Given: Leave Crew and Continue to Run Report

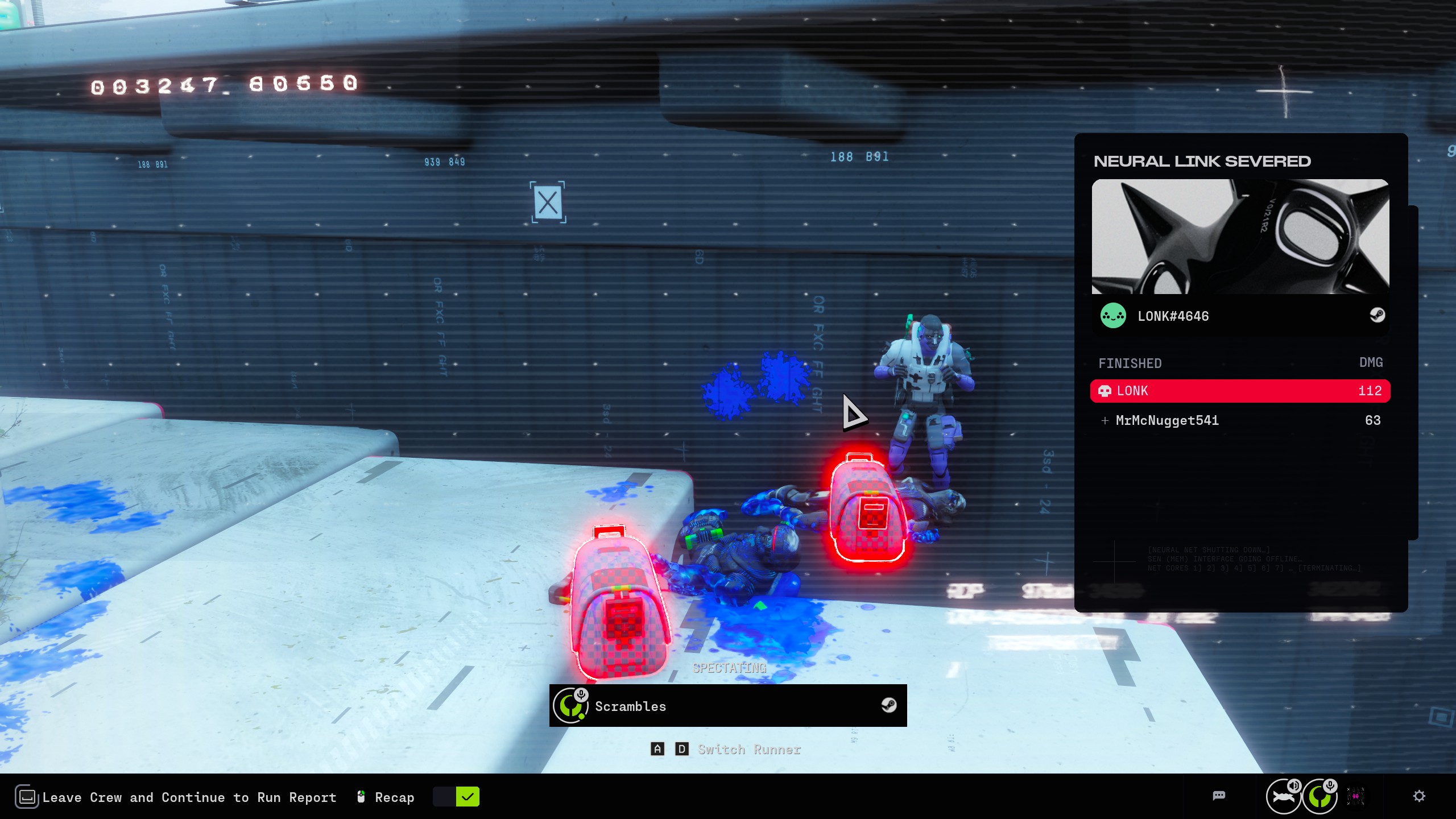Looking at the screenshot, I should [176, 797].
